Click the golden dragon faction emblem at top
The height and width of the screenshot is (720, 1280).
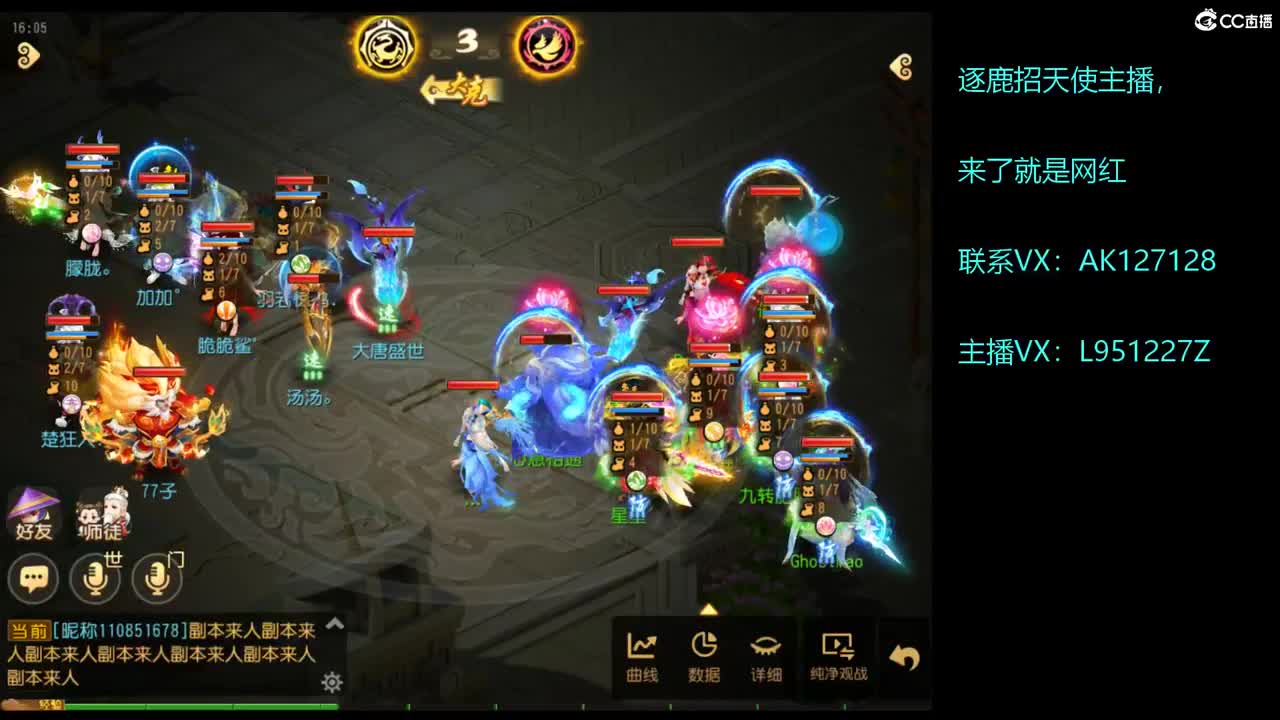[389, 42]
